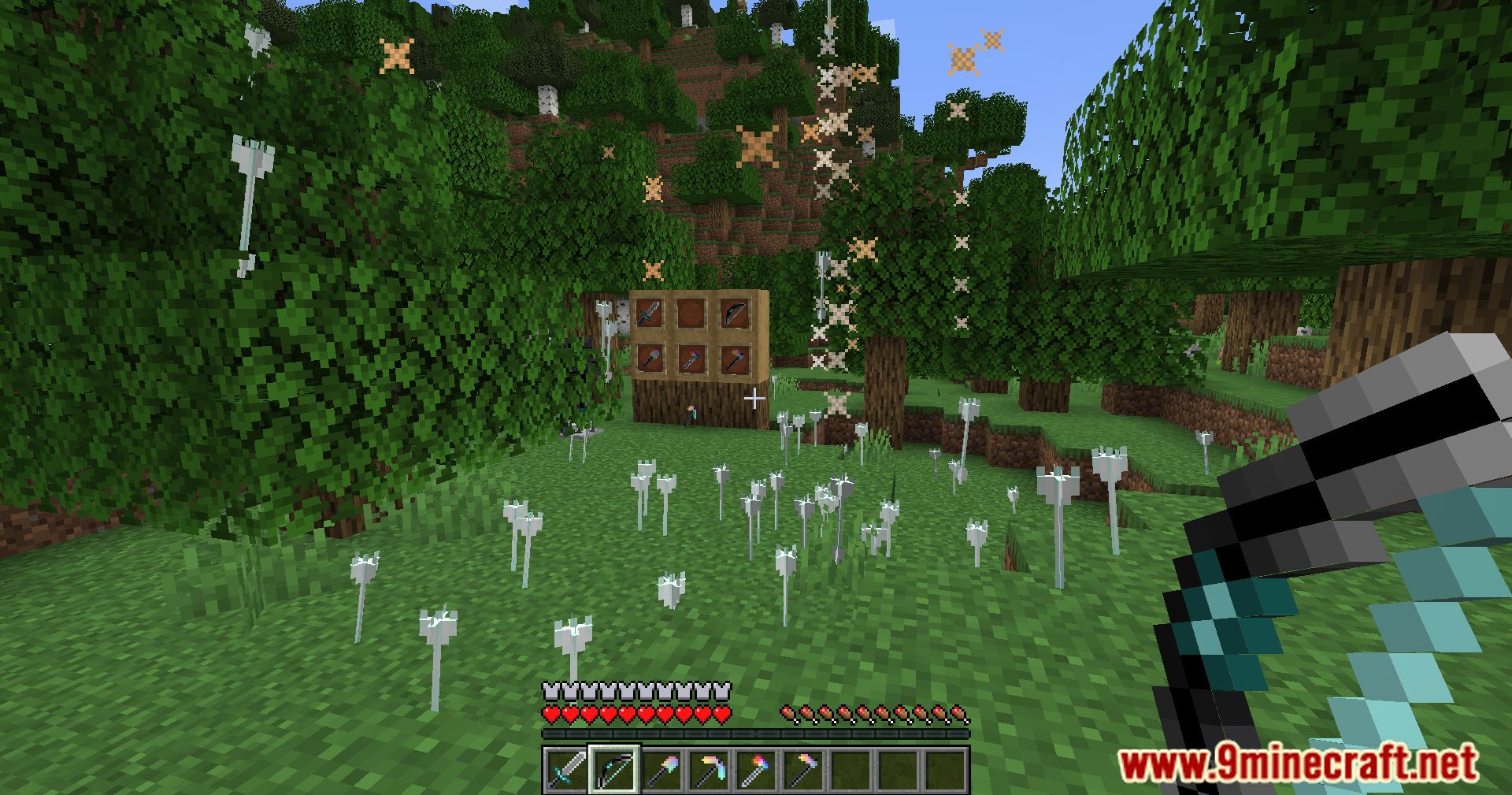1512x795 pixels.
Task: Choose the bow in the hotbar
Action: (614, 769)
